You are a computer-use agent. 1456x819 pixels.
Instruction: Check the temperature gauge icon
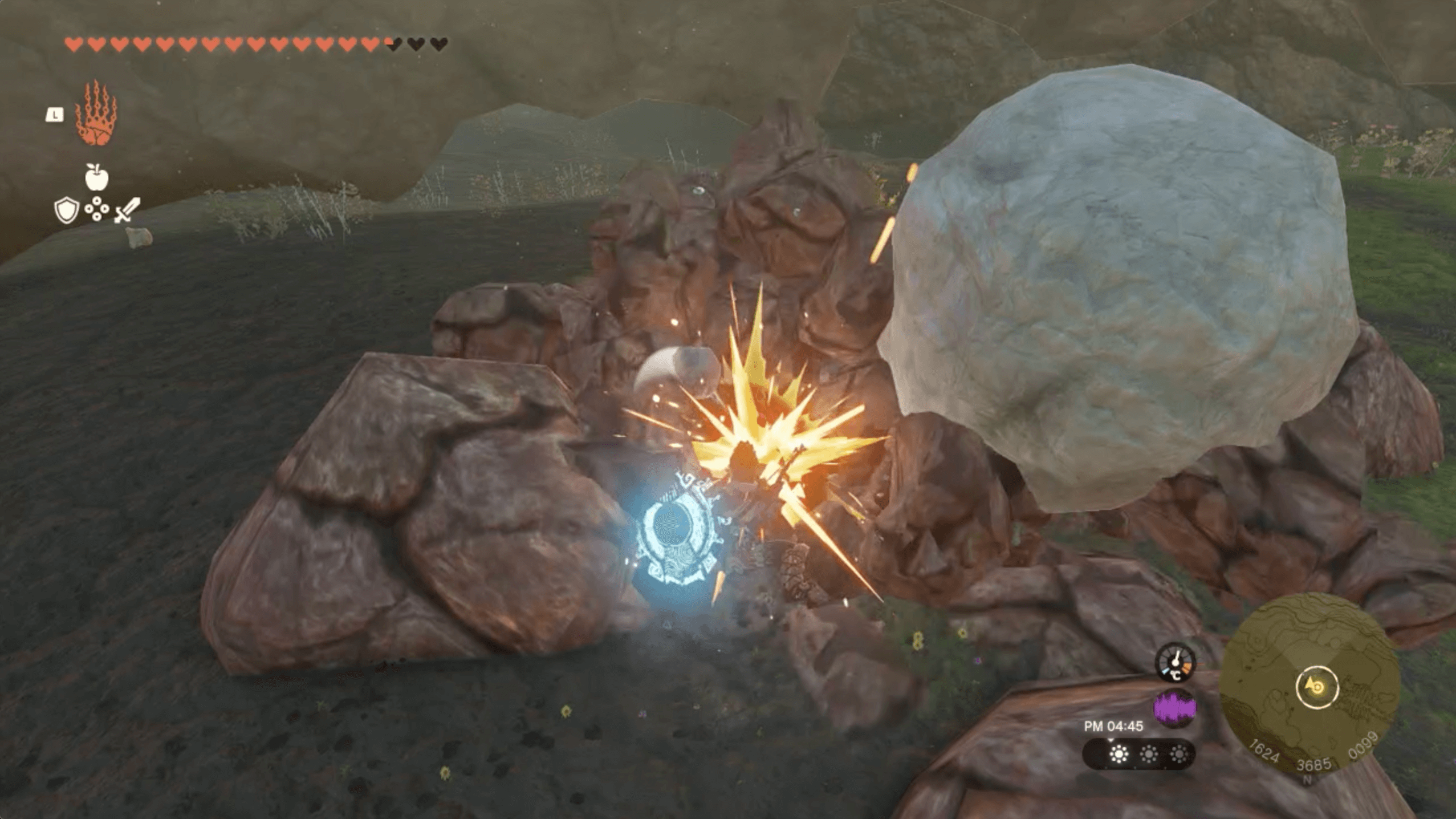1175,663
